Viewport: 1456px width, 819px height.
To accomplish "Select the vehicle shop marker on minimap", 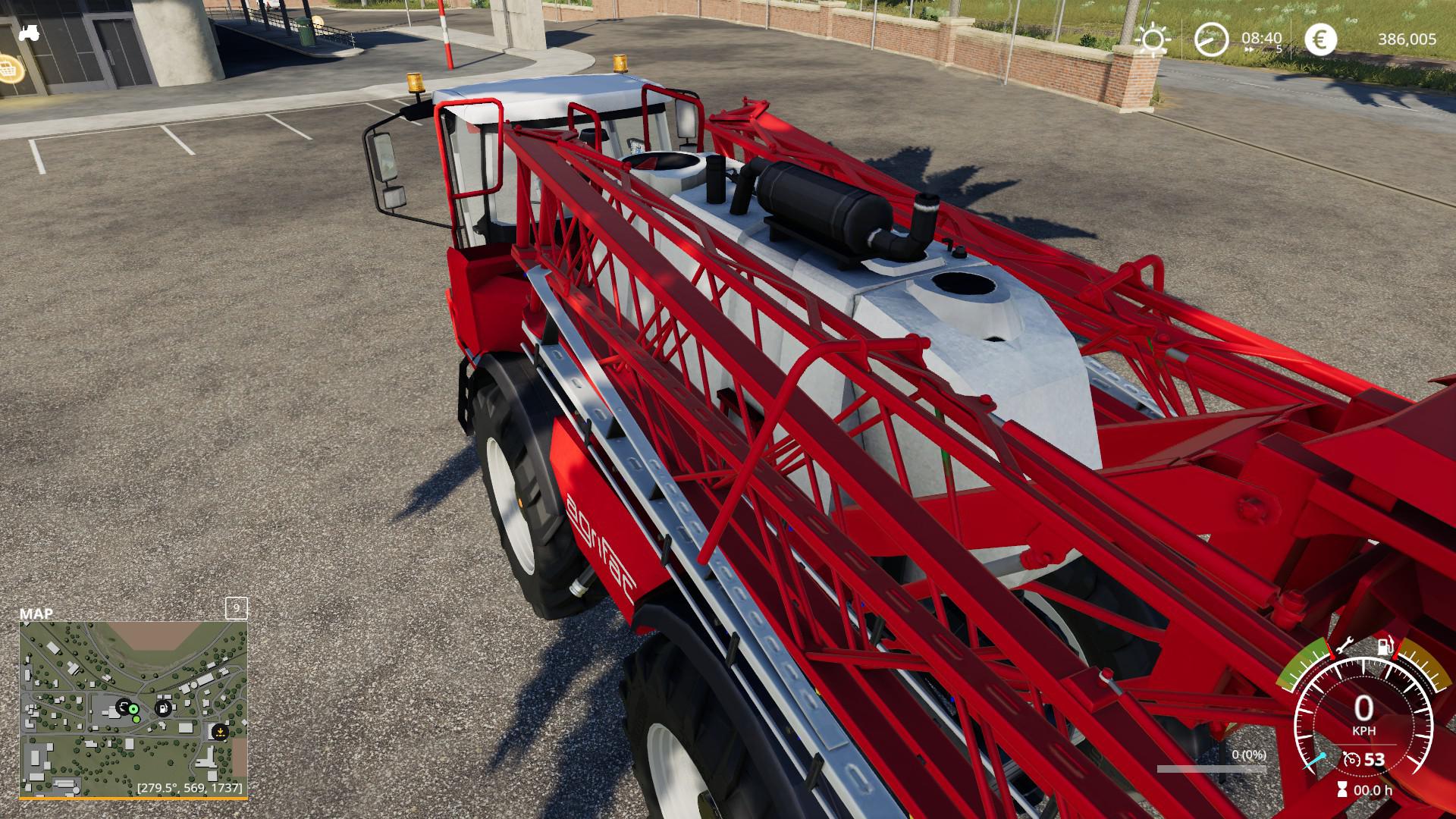I will pyautogui.click(x=122, y=707).
